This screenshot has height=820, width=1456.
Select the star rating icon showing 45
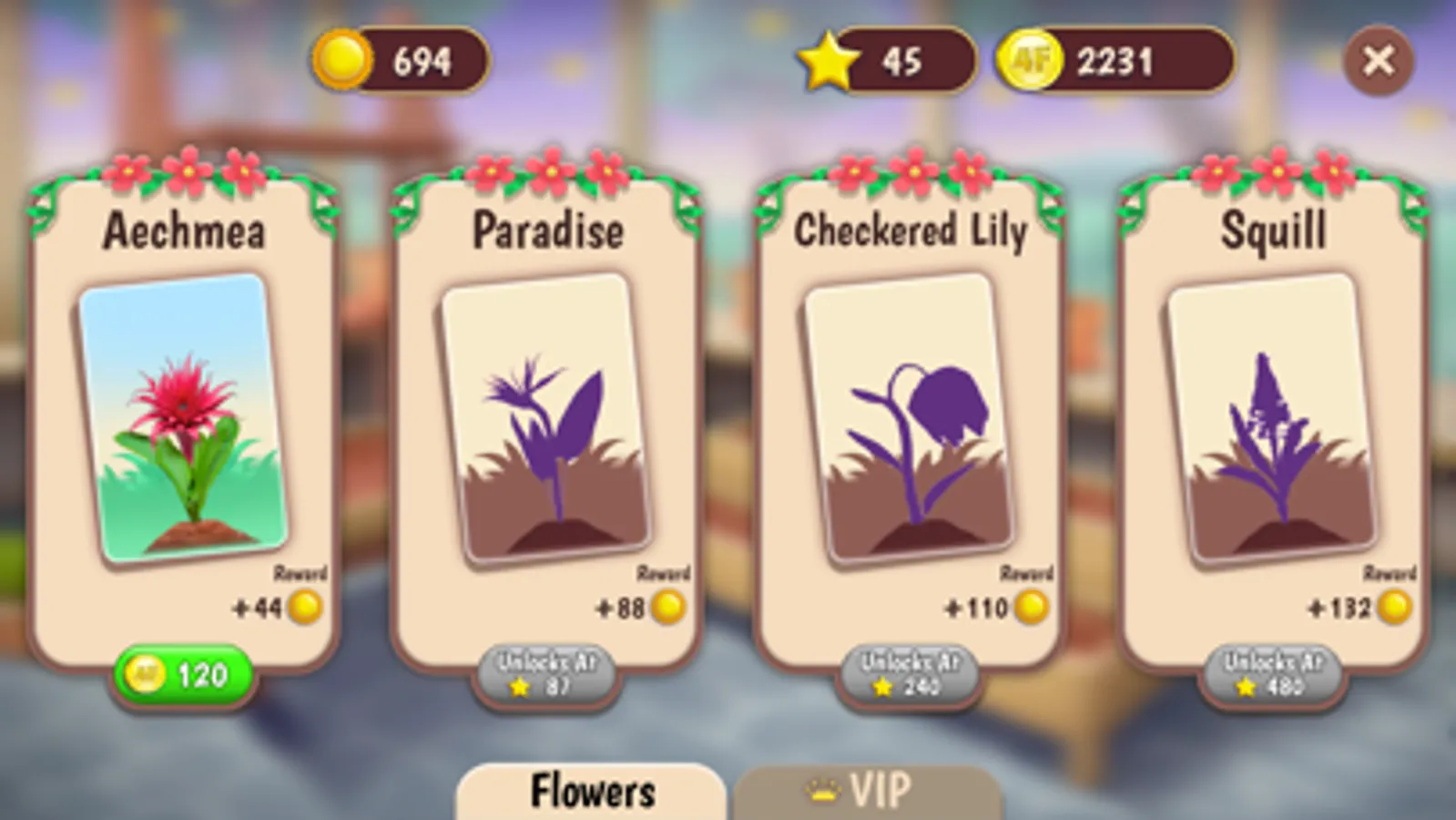[827, 61]
